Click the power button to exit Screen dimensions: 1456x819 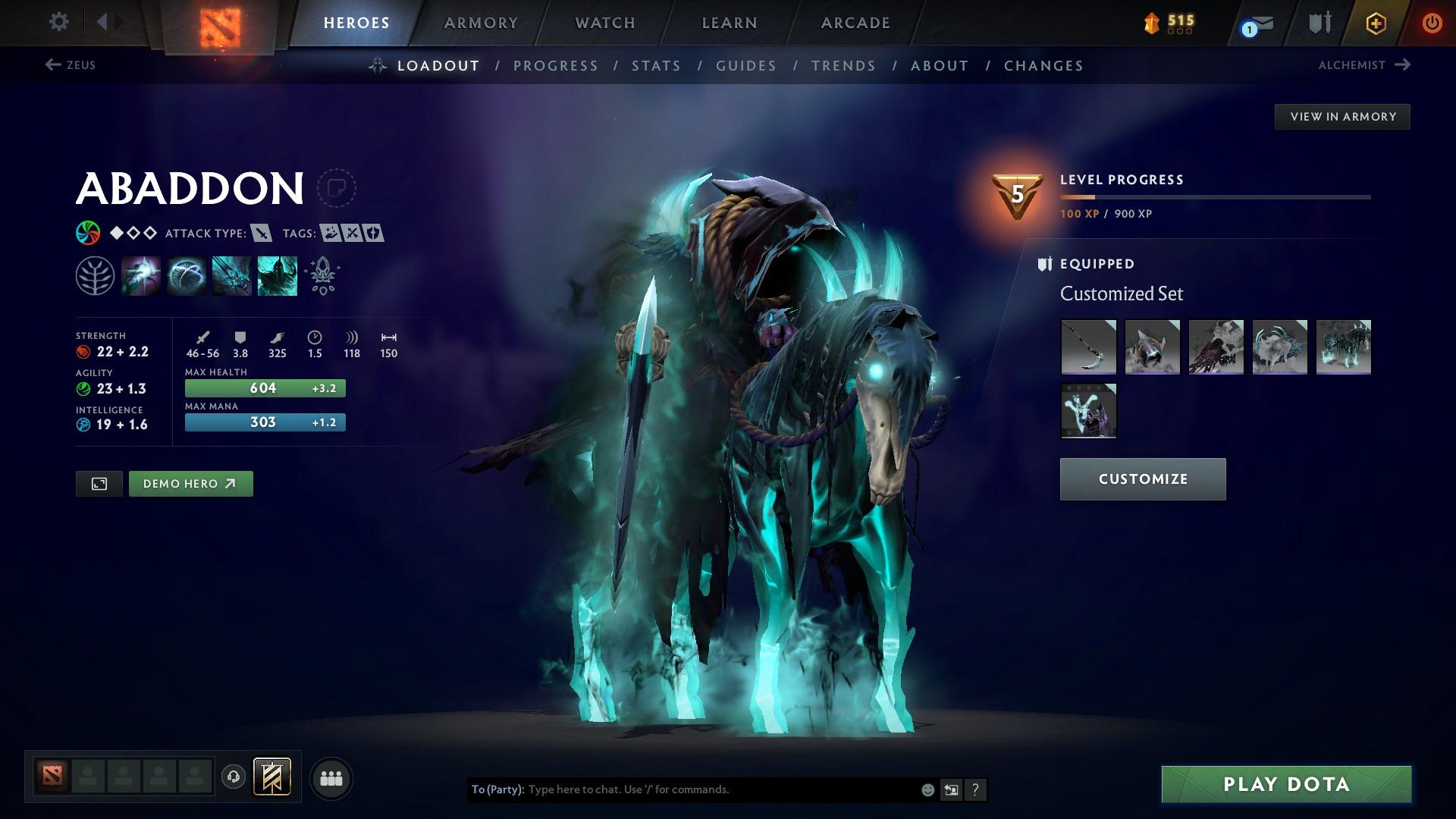coord(1432,23)
